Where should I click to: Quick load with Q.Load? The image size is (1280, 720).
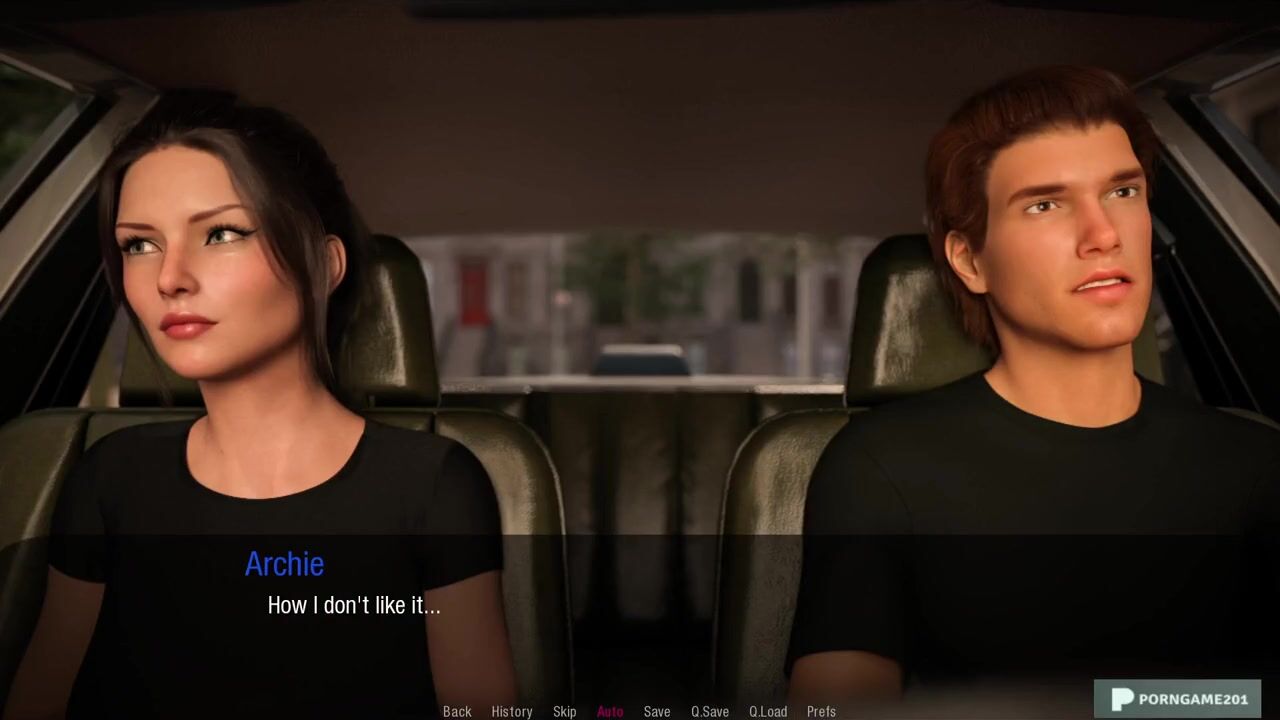click(768, 711)
